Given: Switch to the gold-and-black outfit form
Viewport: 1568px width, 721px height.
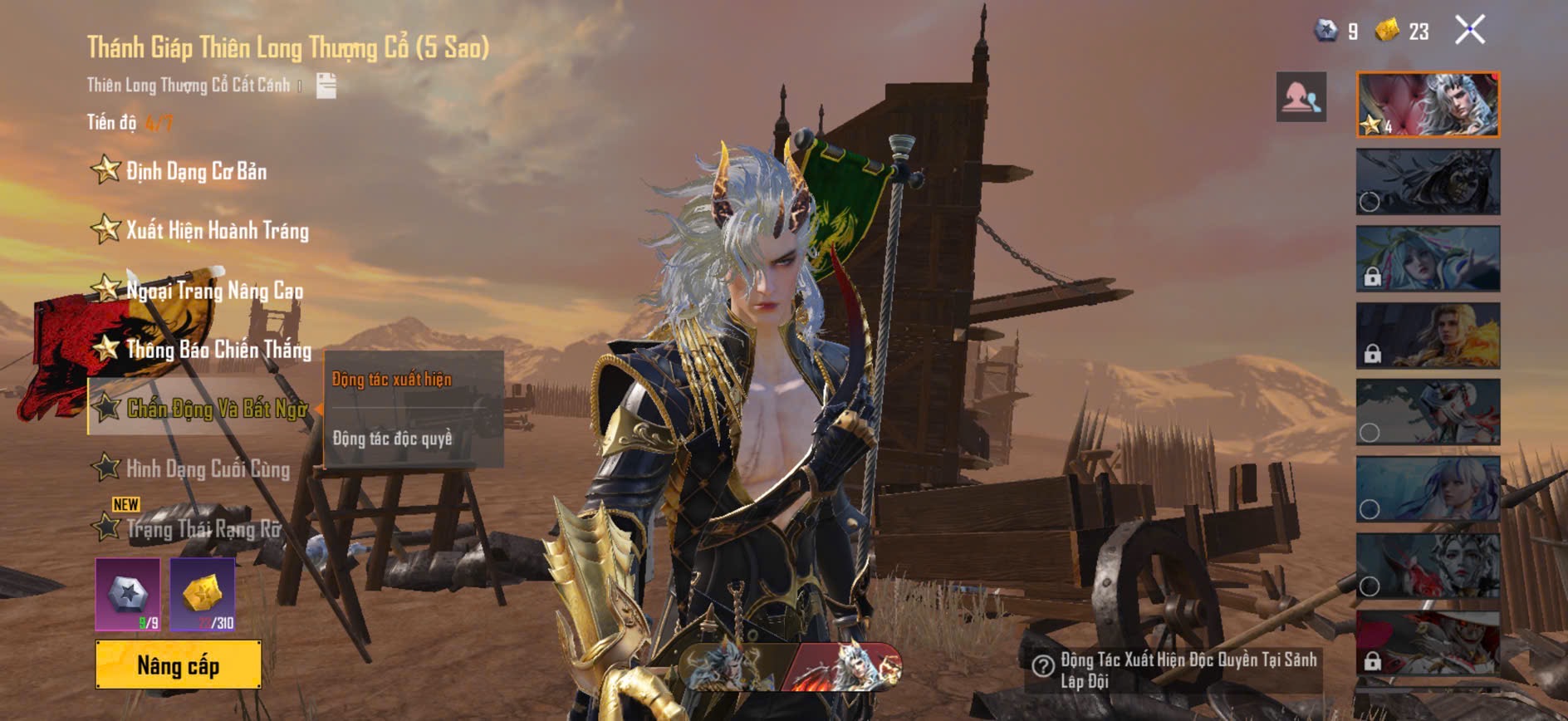Looking at the screenshot, I should [x=735, y=666].
